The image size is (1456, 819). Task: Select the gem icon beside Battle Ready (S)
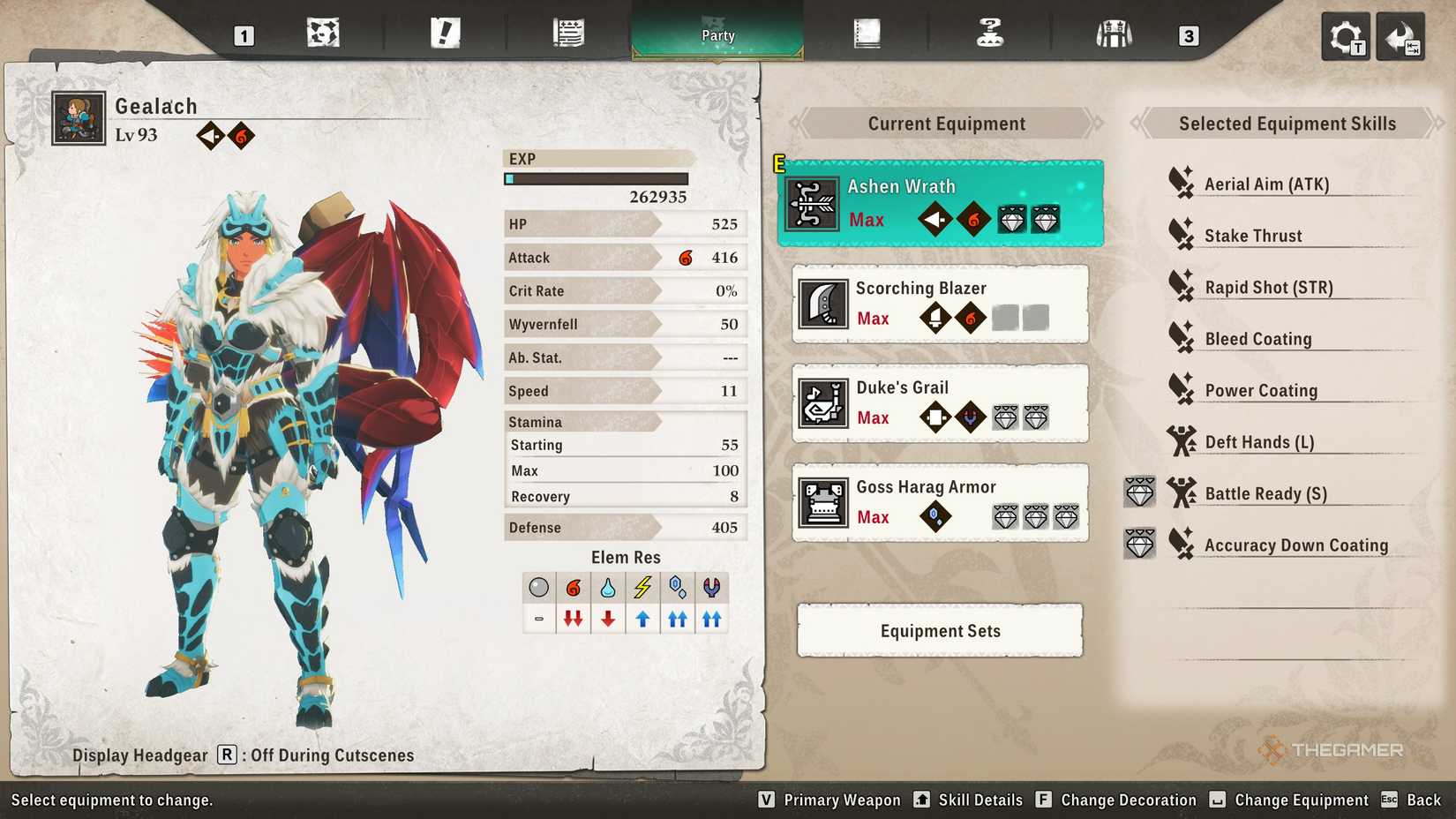[x=1139, y=492]
